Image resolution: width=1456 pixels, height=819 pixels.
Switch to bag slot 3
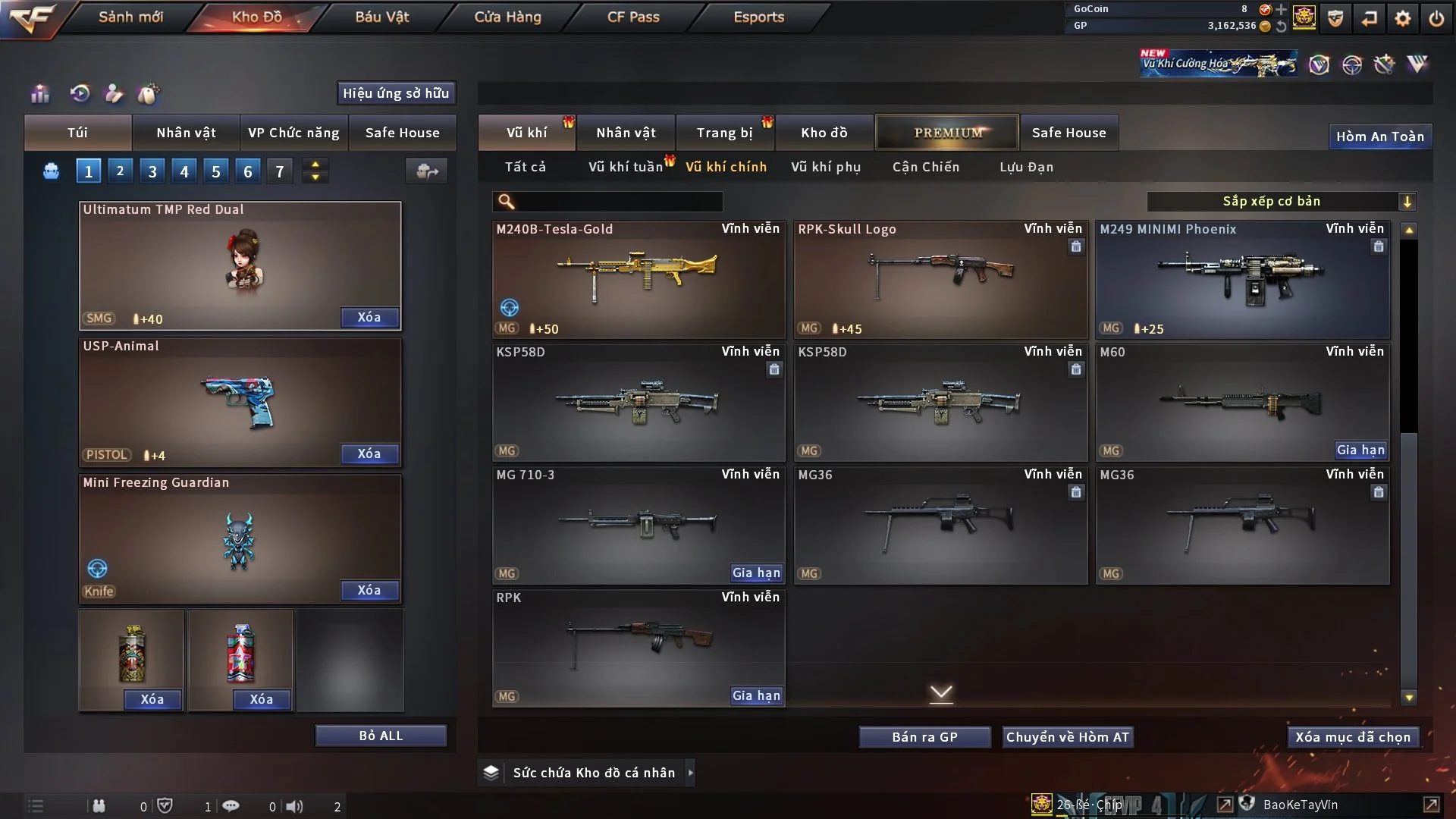pyautogui.click(x=152, y=171)
